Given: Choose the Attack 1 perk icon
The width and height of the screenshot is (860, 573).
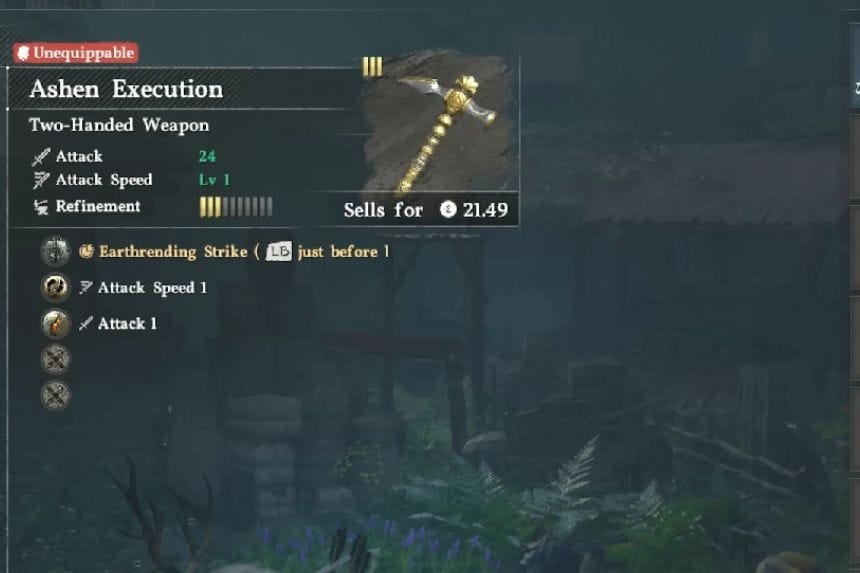Looking at the screenshot, I should 55,323.
